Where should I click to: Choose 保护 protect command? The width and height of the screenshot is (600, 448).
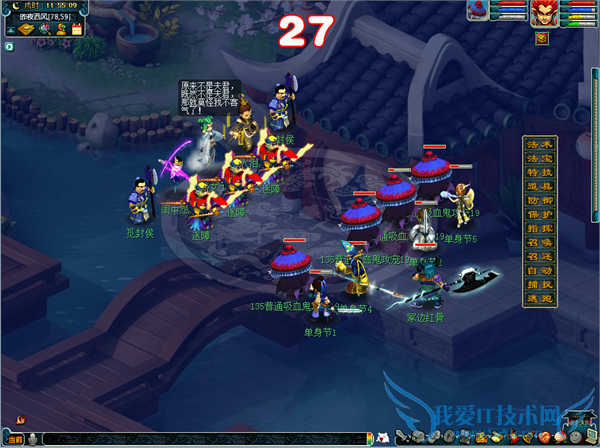[x=538, y=214]
